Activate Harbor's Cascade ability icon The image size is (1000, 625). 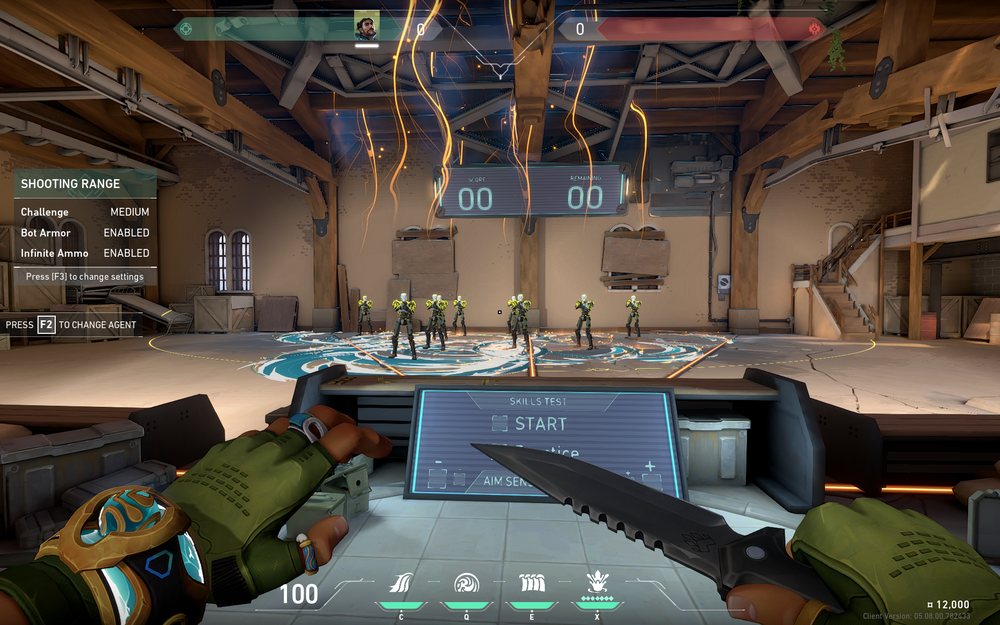(x=401, y=584)
